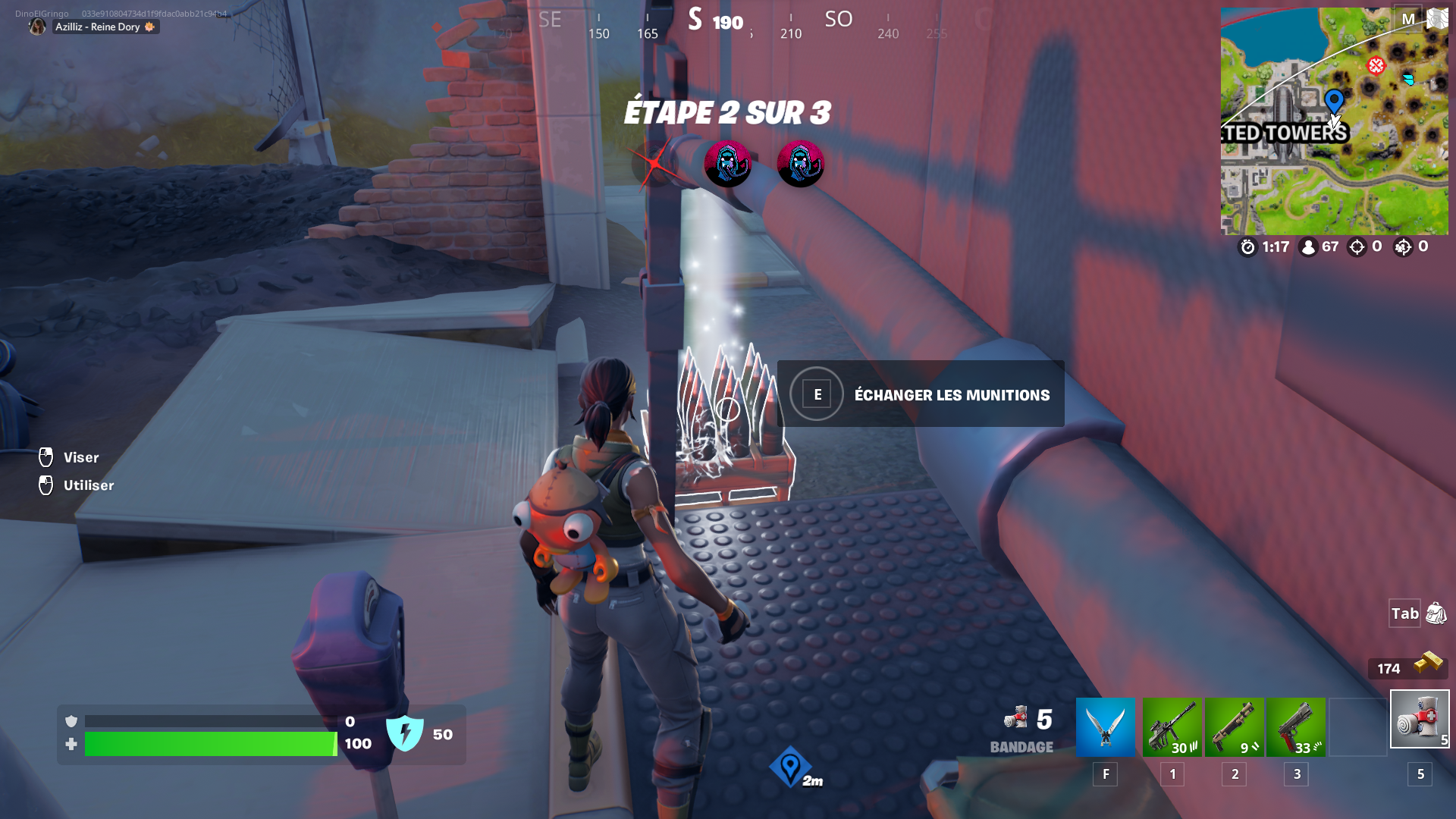1456x819 pixels.
Task: Click the circled E key prompt
Action: click(x=815, y=394)
